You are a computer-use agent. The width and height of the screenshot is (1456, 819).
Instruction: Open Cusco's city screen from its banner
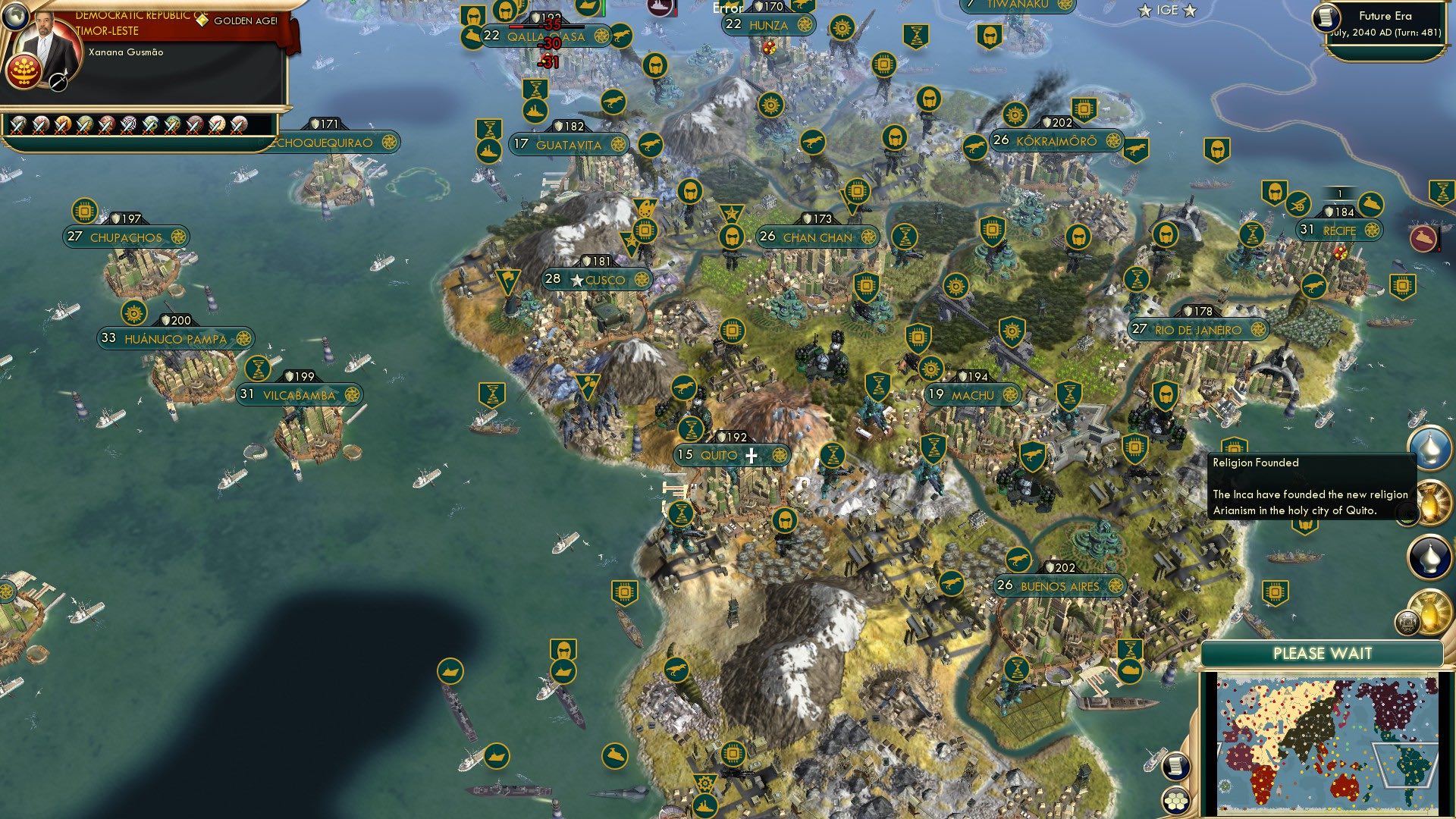pos(603,280)
